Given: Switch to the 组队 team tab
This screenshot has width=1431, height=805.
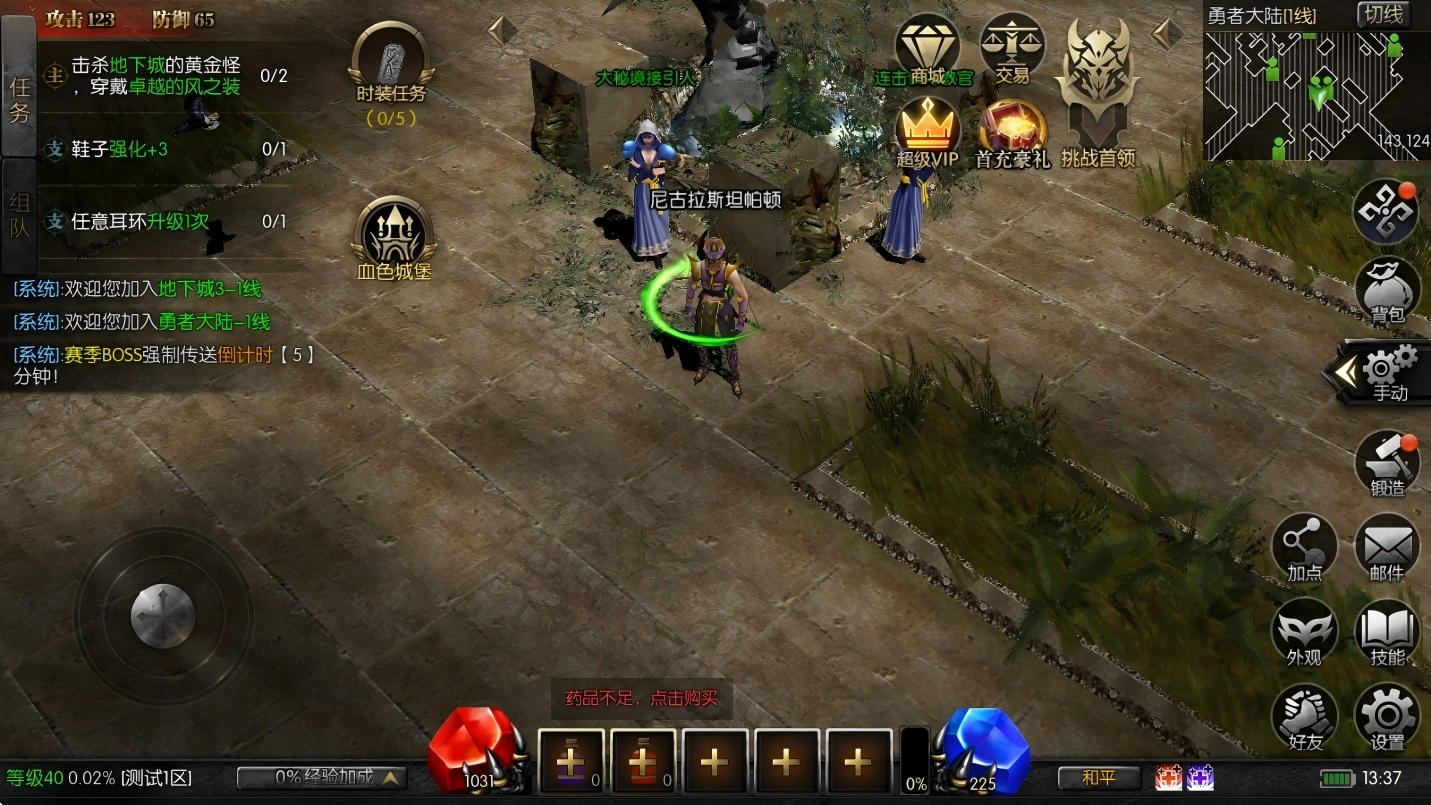Looking at the screenshot, I should pyautogui.click(x=19, y=214).
